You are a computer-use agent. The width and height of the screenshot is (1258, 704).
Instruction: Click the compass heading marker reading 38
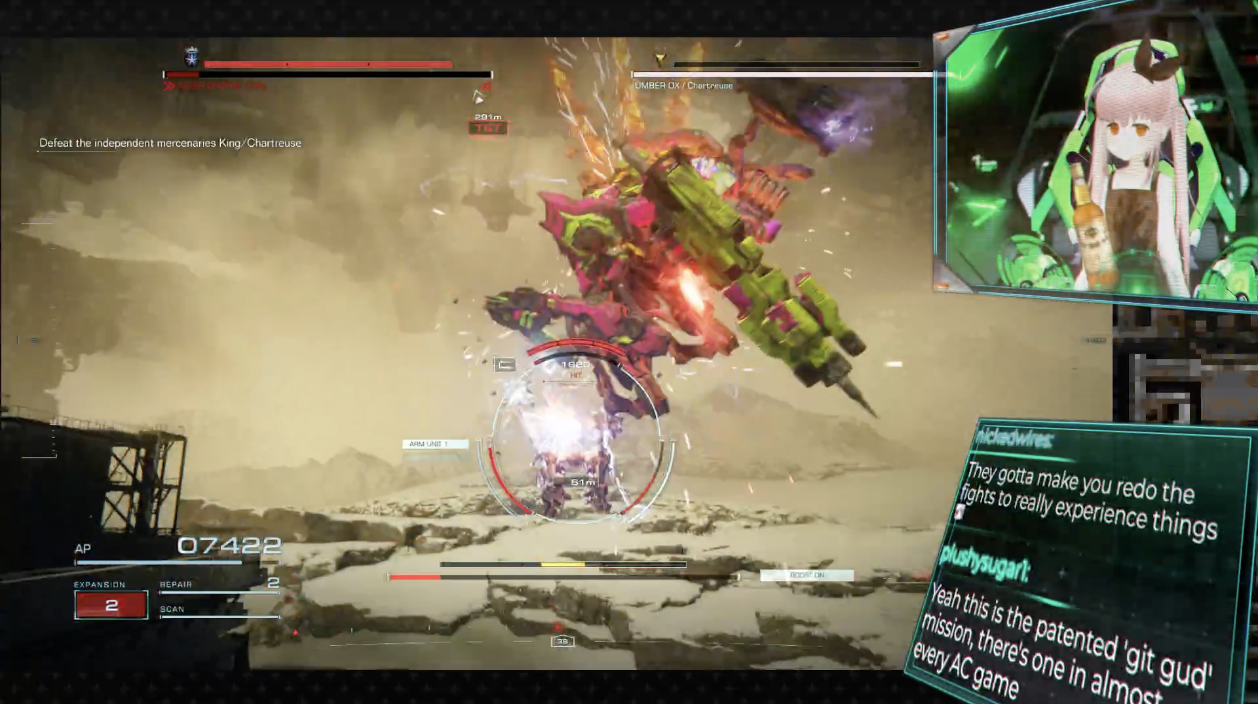click(563, 641)
